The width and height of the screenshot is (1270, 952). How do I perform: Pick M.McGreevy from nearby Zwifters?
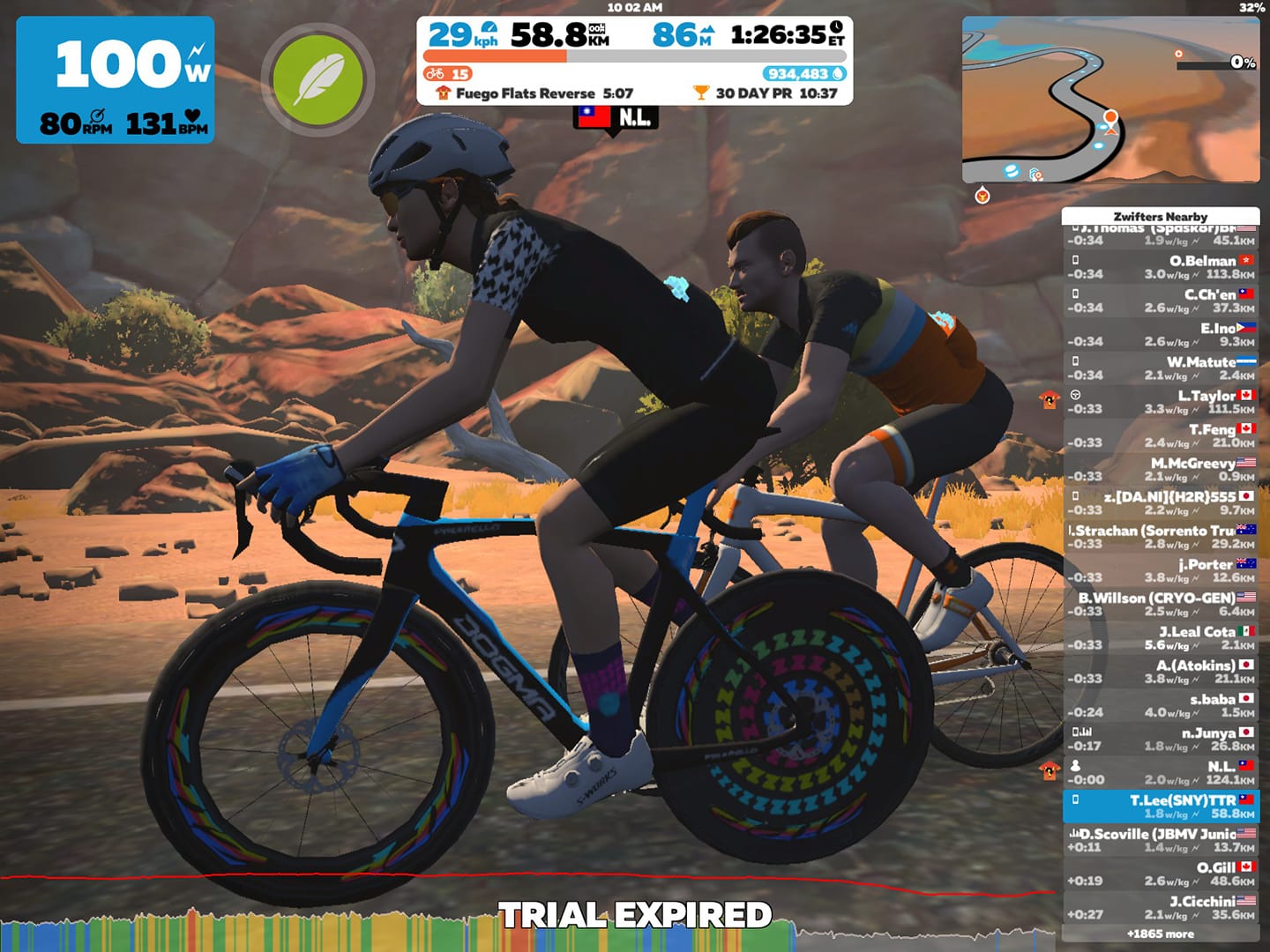coord(1161,469)
